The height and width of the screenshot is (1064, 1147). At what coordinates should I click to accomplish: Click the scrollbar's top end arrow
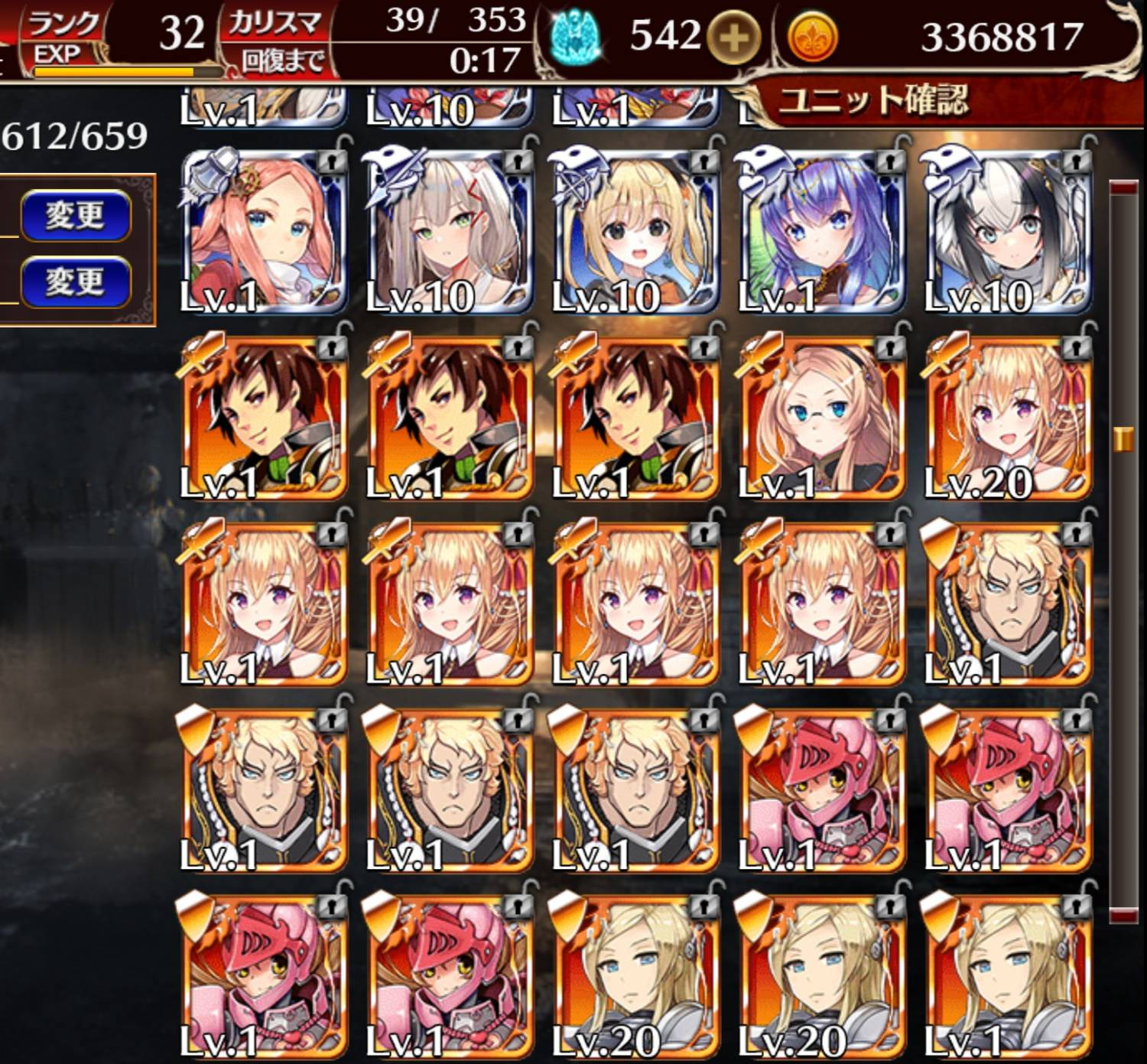[x=1123, y=188]
